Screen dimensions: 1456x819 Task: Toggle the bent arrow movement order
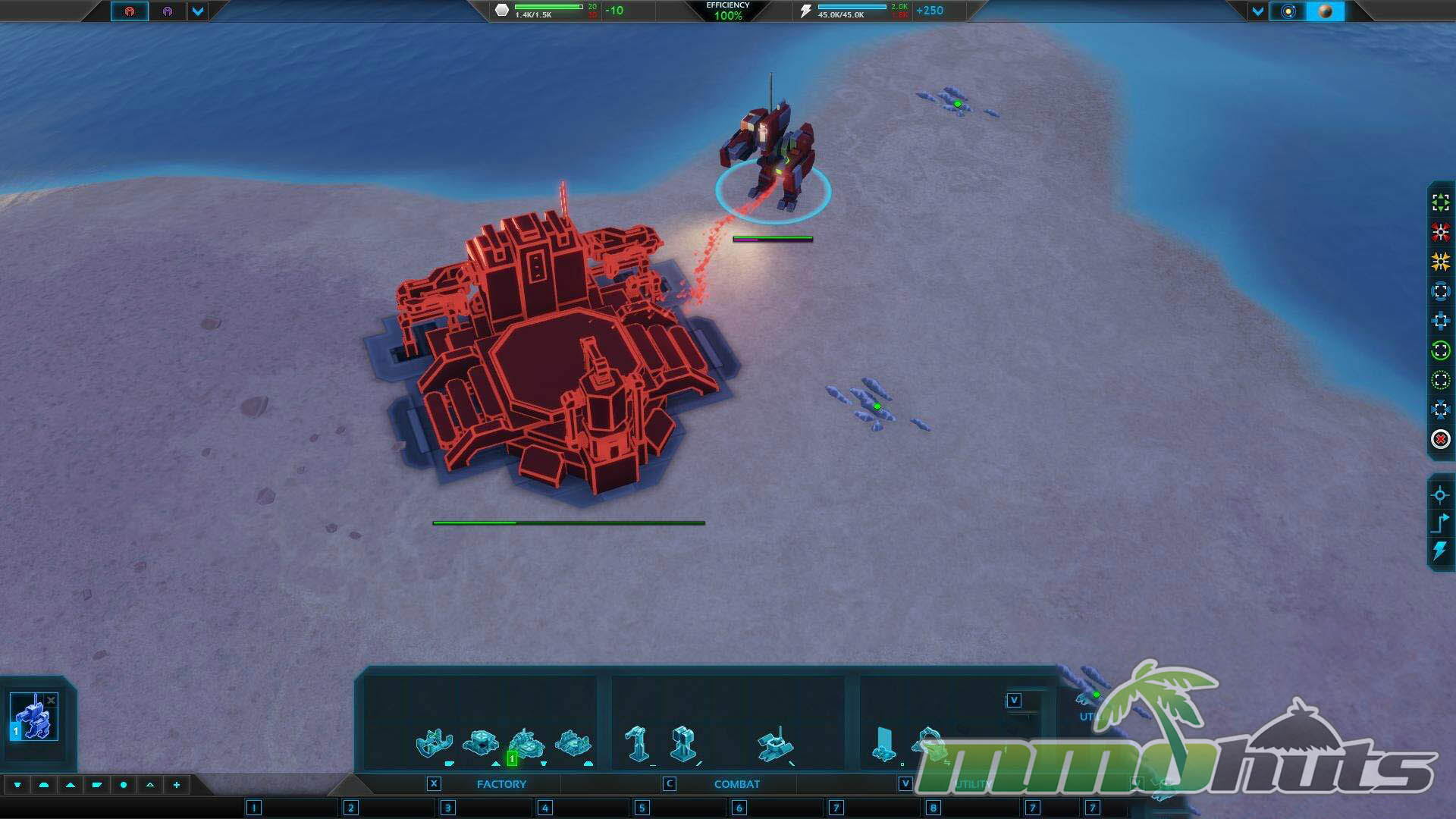(x=1441, y=523)
